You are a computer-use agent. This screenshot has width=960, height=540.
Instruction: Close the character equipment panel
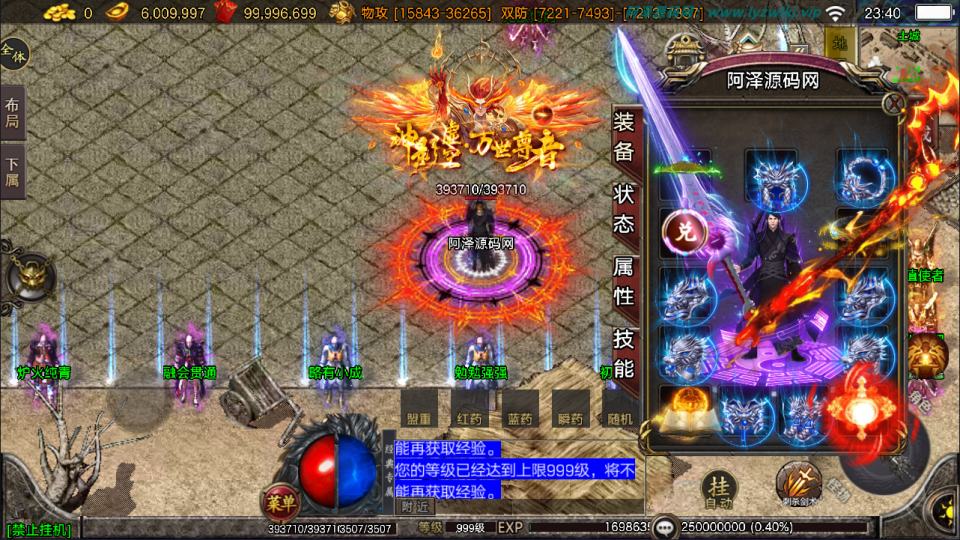pos(893,103)
